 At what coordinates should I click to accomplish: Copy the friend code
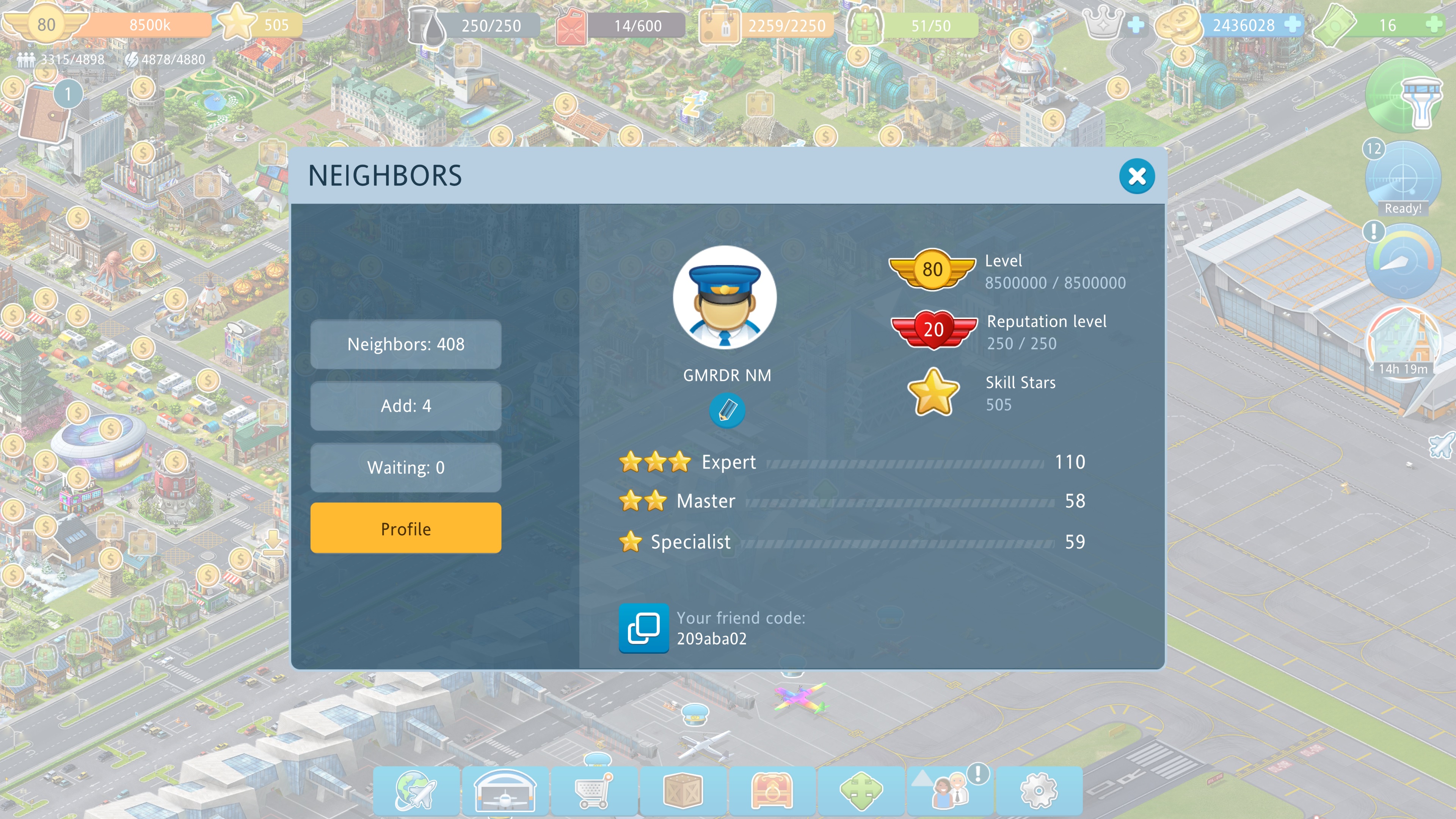click(643, 628)
